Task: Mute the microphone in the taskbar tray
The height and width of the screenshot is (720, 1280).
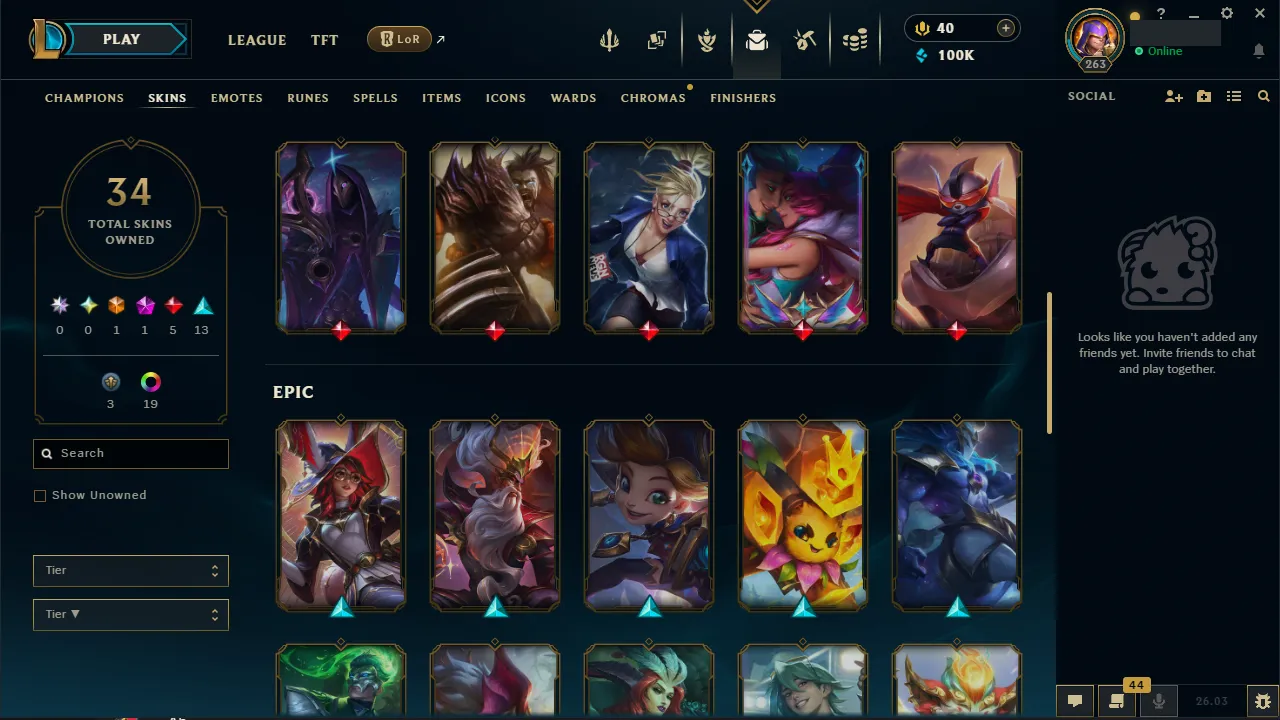Action: [x=1158, y=700]
